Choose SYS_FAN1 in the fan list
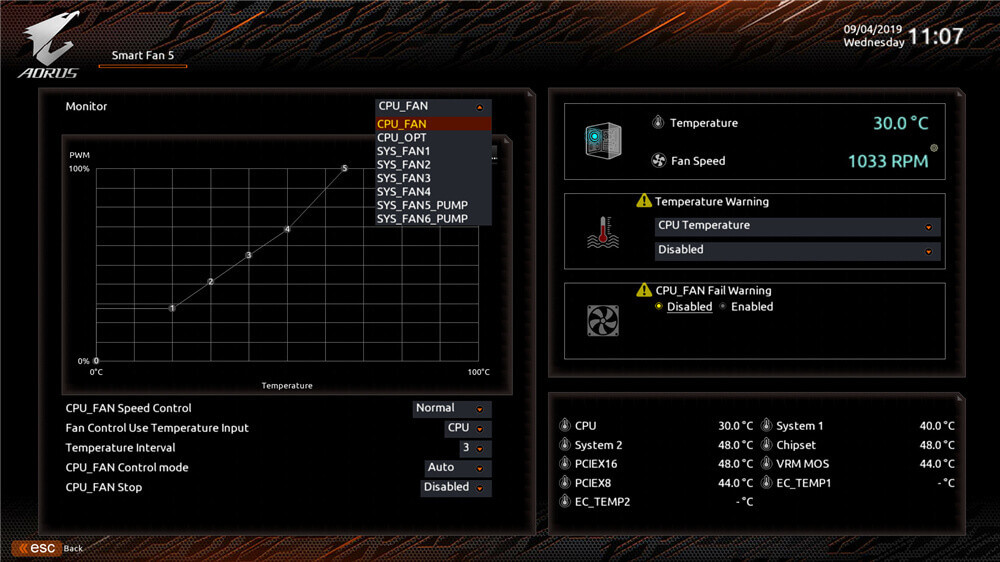 (404, 151)
